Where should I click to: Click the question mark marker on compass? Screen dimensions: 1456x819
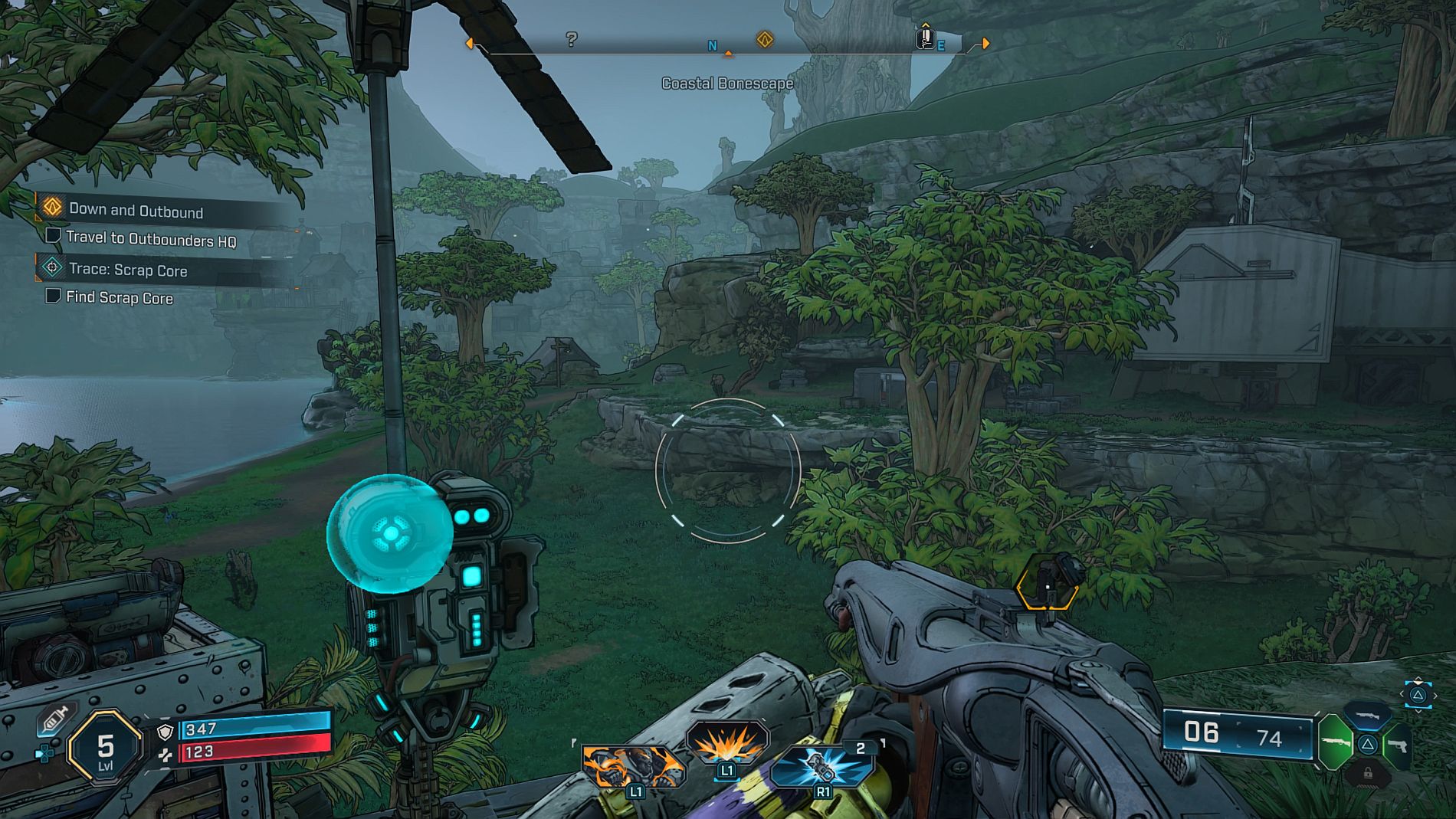click(x=572, y=39)
